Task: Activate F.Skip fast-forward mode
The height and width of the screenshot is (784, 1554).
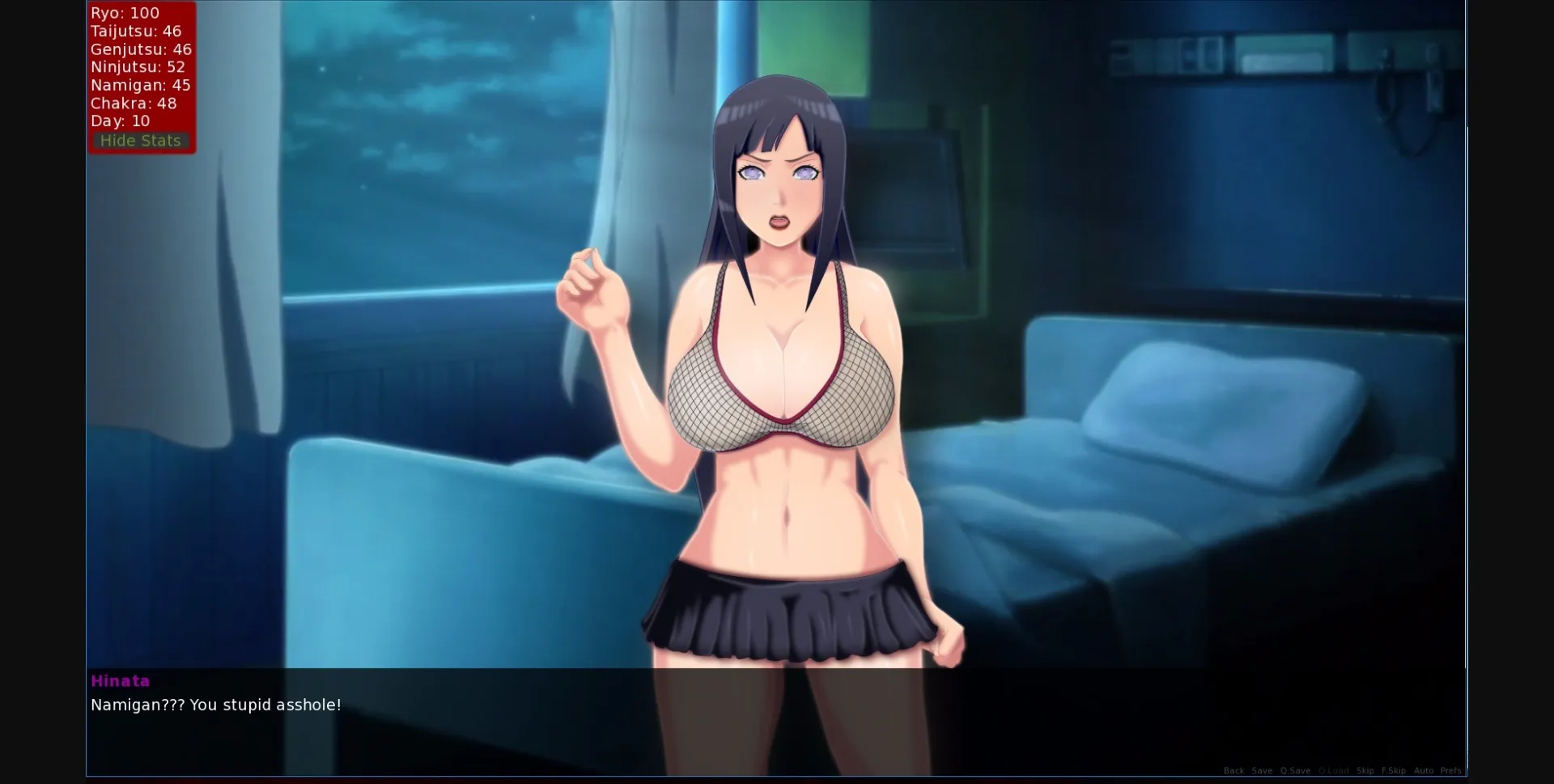Action: point(1395,770)
